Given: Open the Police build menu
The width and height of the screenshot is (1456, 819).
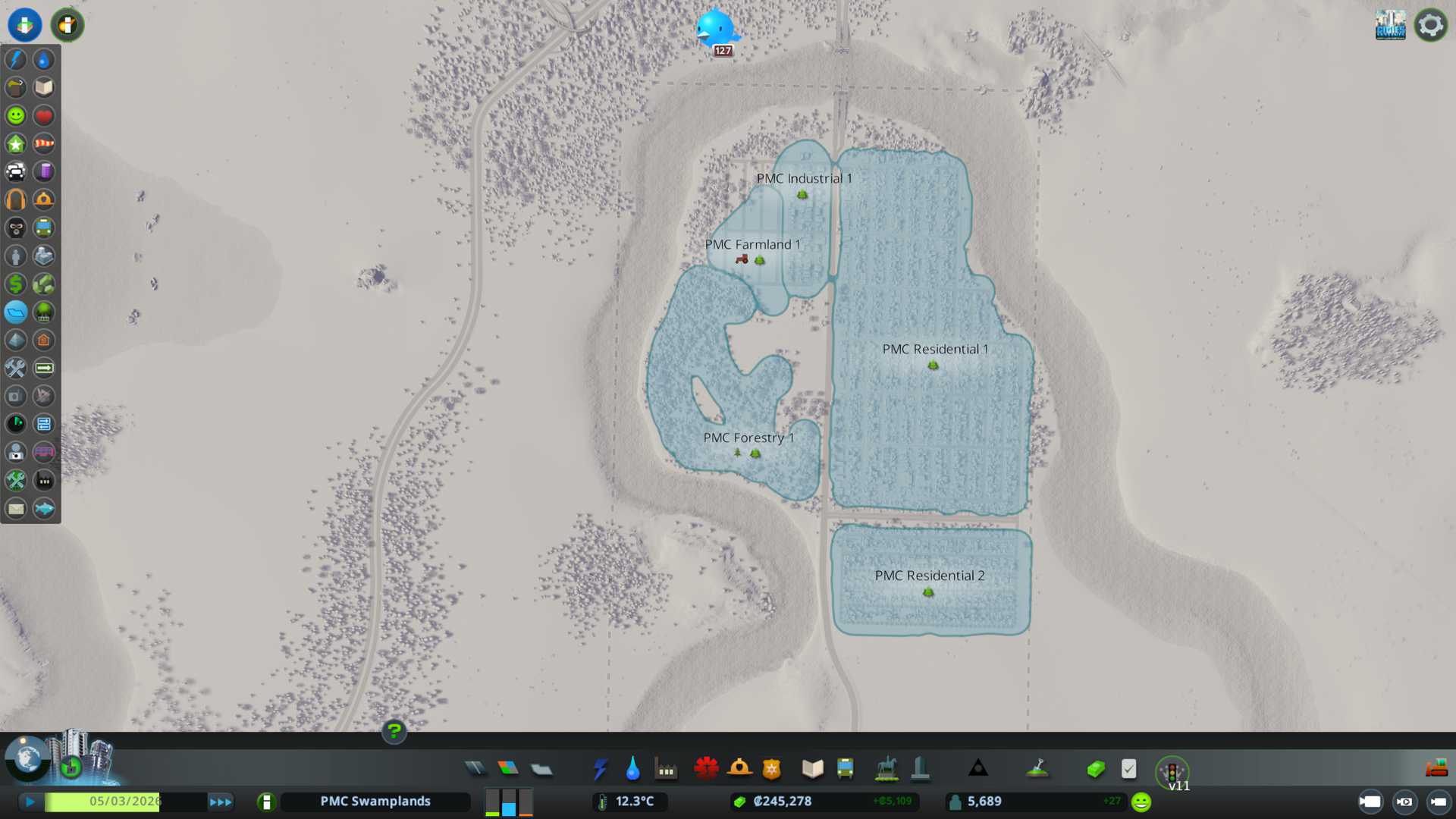Looking at the screenshot, I should 771,769.
